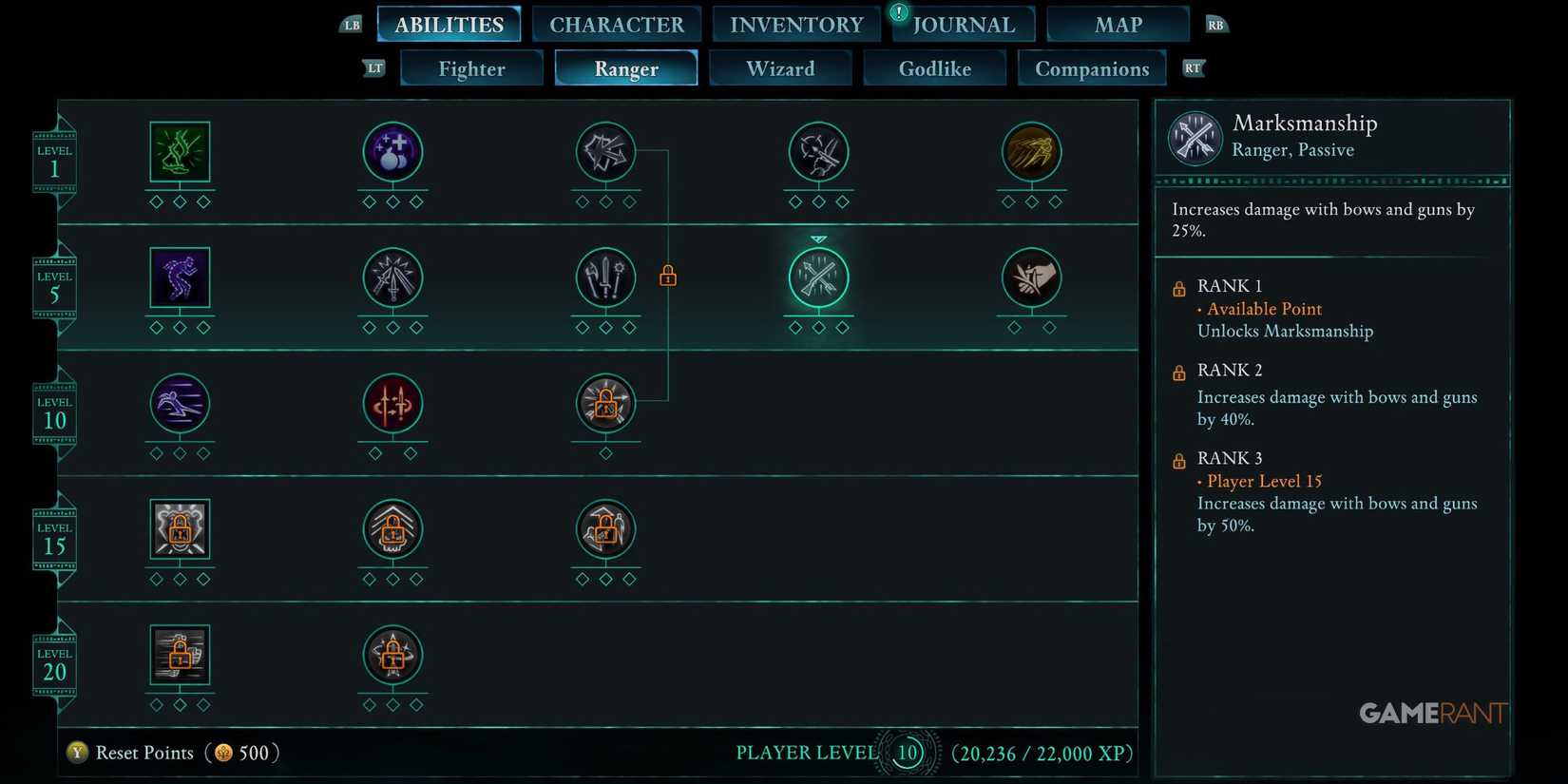
Task: Select the purple bomb-throwing ability in Level 1 row
Action: (x=392, y=152)
